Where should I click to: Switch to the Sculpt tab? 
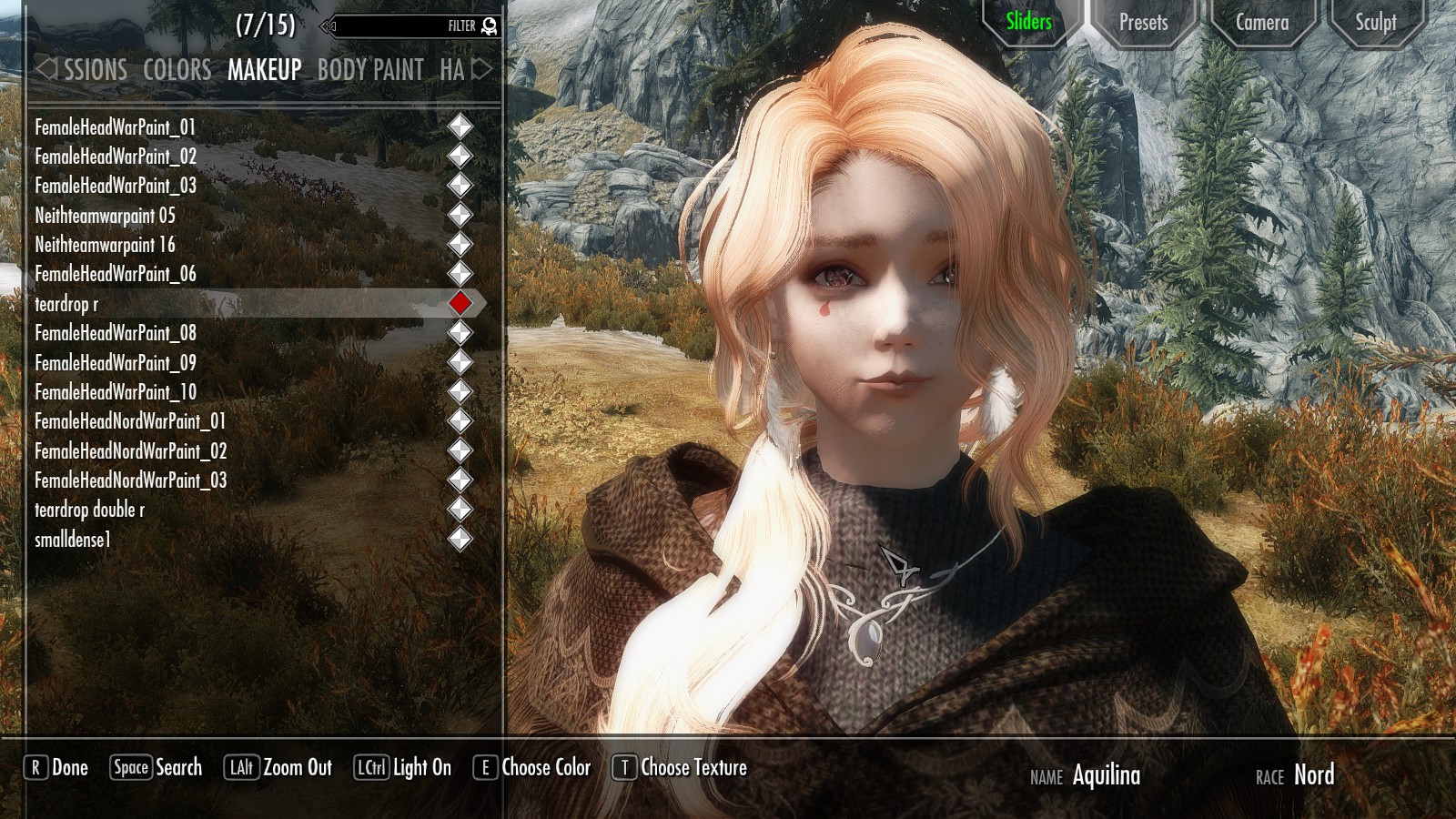click(x=1375, y=23)
